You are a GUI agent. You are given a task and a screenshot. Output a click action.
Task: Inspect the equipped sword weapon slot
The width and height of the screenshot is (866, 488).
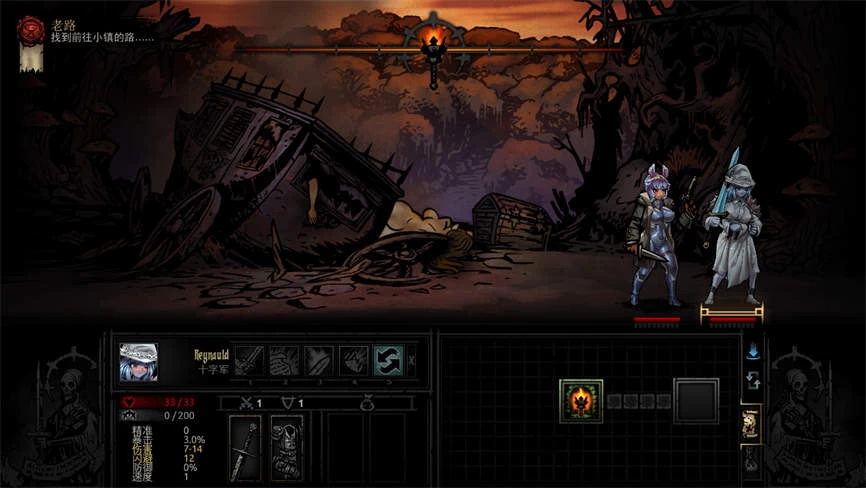pyautogui.click(x=246, y=447)
